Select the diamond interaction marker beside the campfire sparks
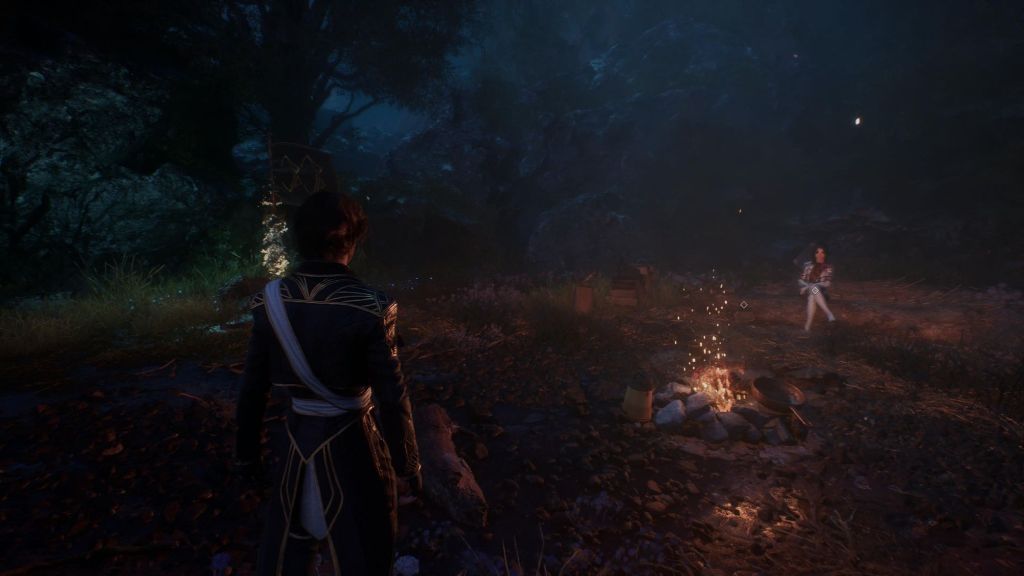Image resolution: width=1024 pixels, height=576 pixels. click(x=742, y=304)
